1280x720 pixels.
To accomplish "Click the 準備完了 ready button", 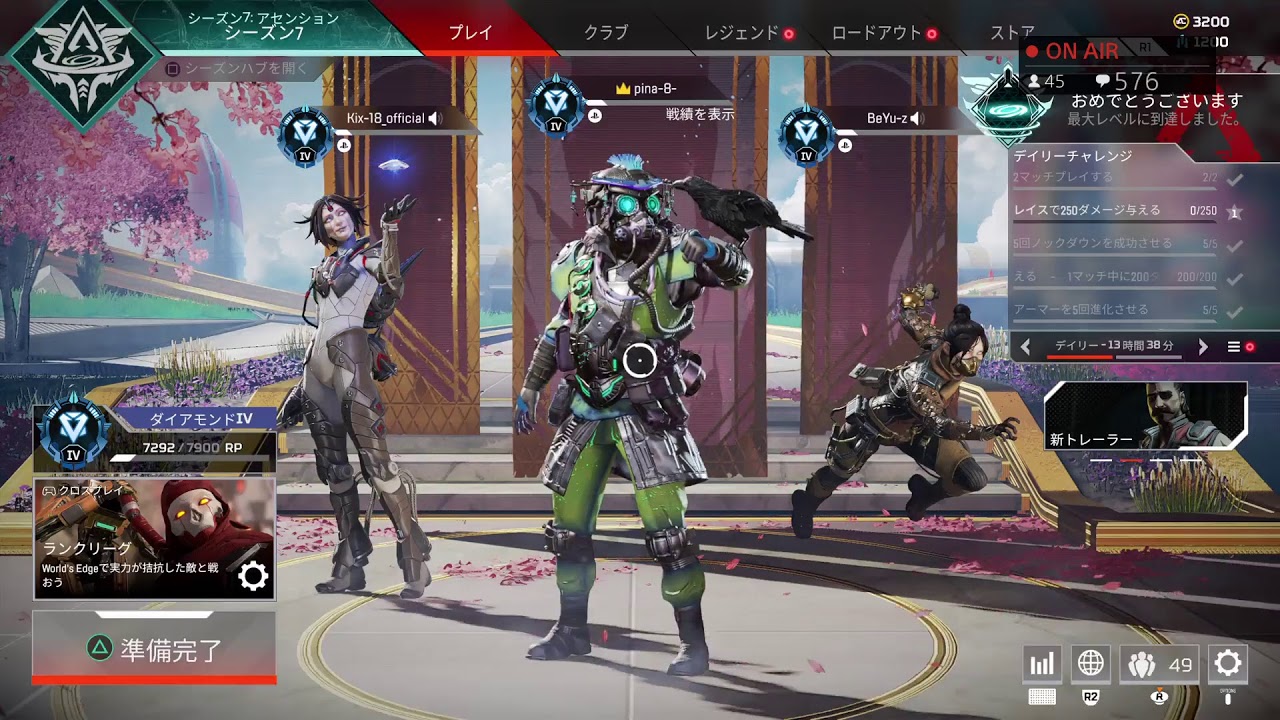I will 154,648.
